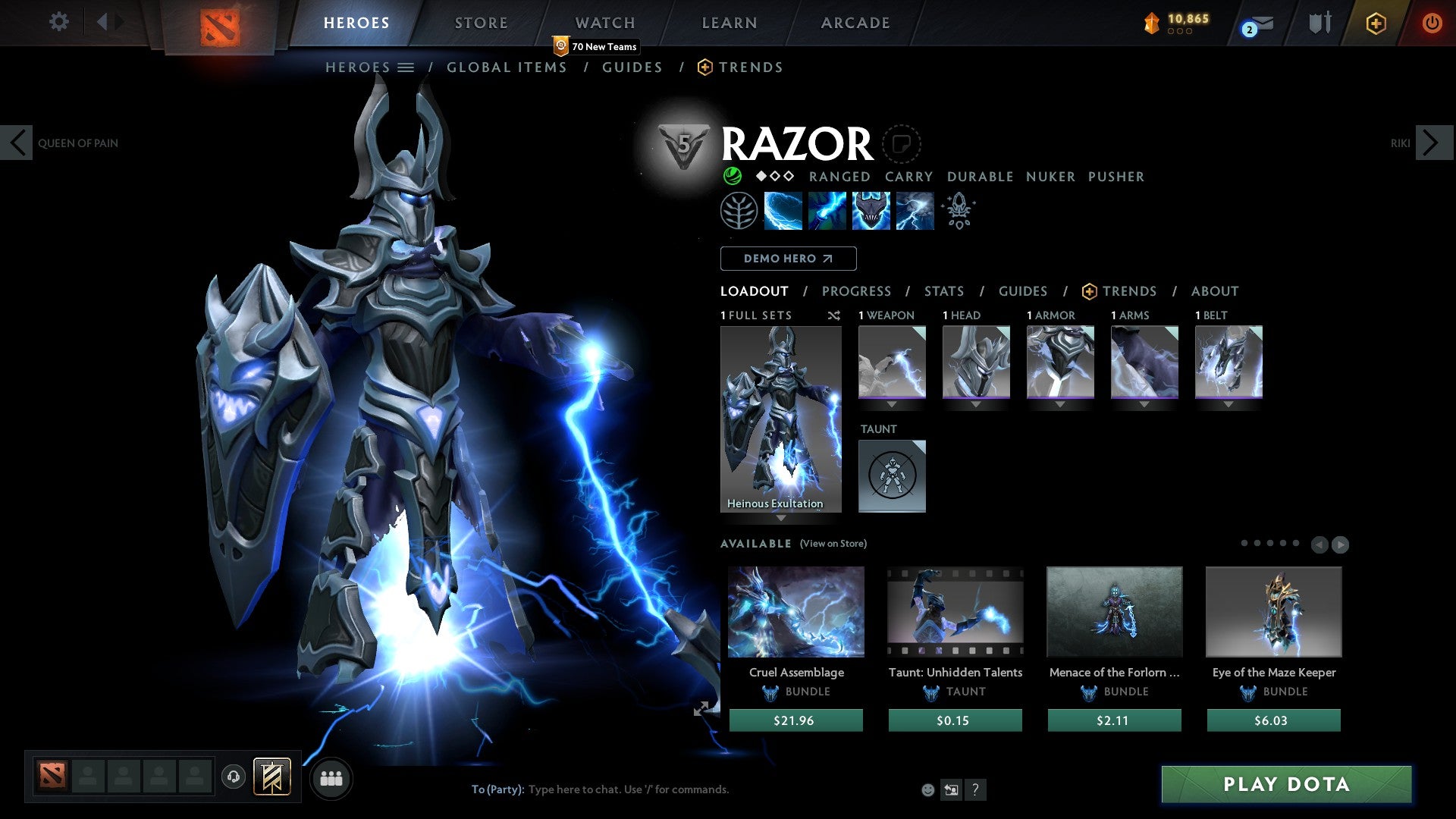1456x819 pixels.
Task: Open the emoticon picker beside chat bar
Action: point(927,789)
